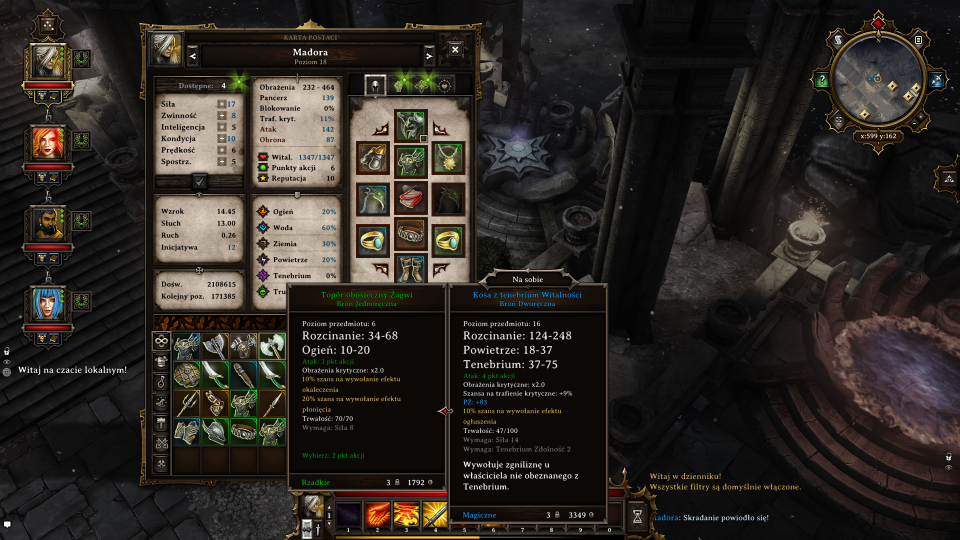Select the equipped helmet slot

[410, 124]
